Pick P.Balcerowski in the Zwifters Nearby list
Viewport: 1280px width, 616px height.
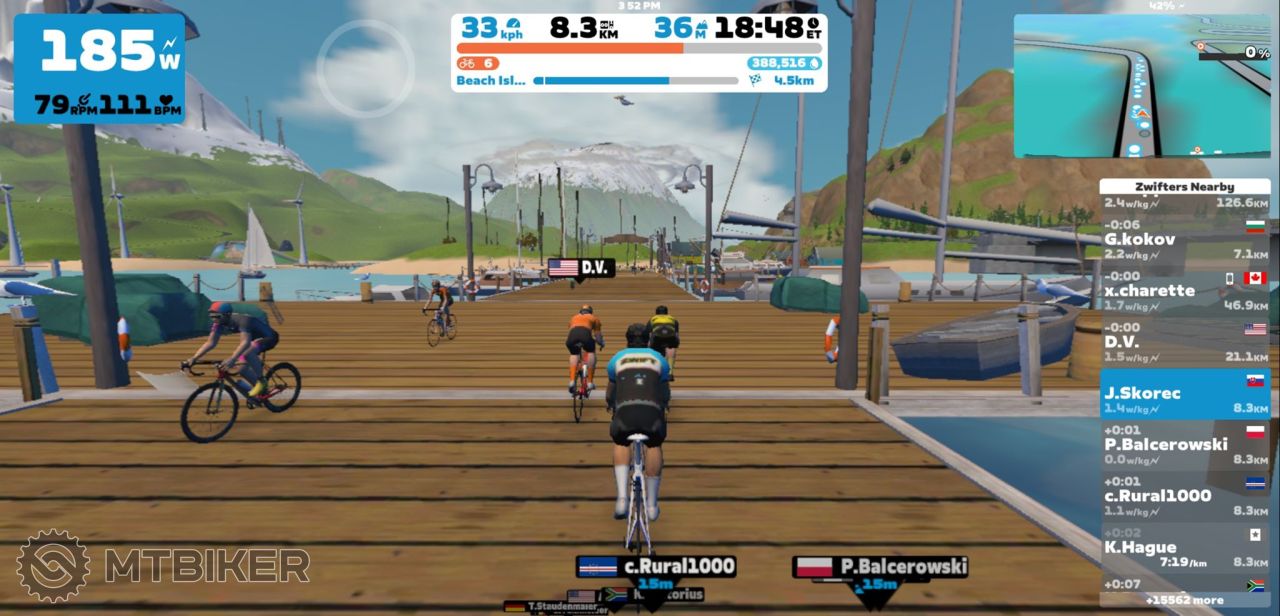(1185, 445)
